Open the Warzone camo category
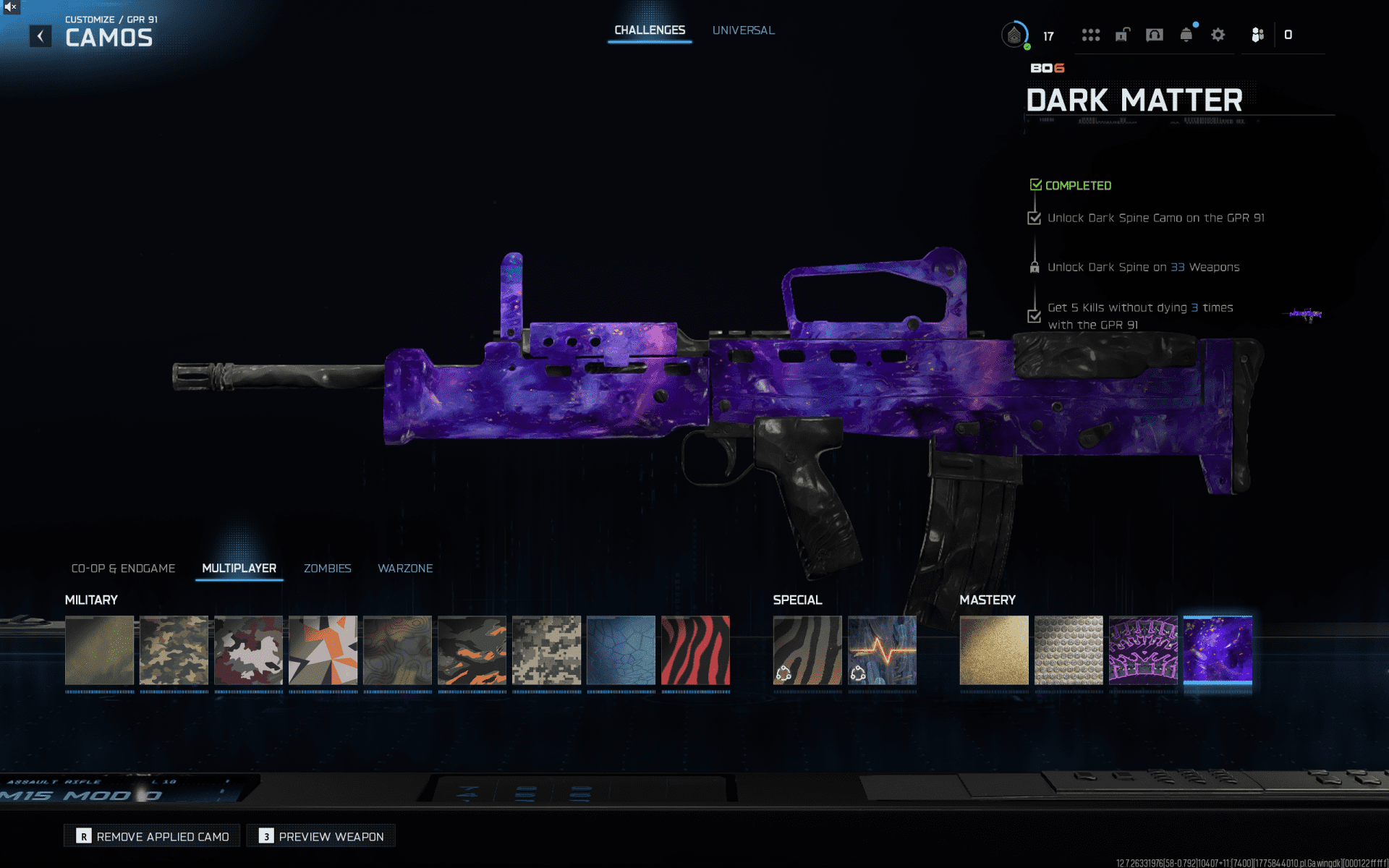 [x=404, y=569]
